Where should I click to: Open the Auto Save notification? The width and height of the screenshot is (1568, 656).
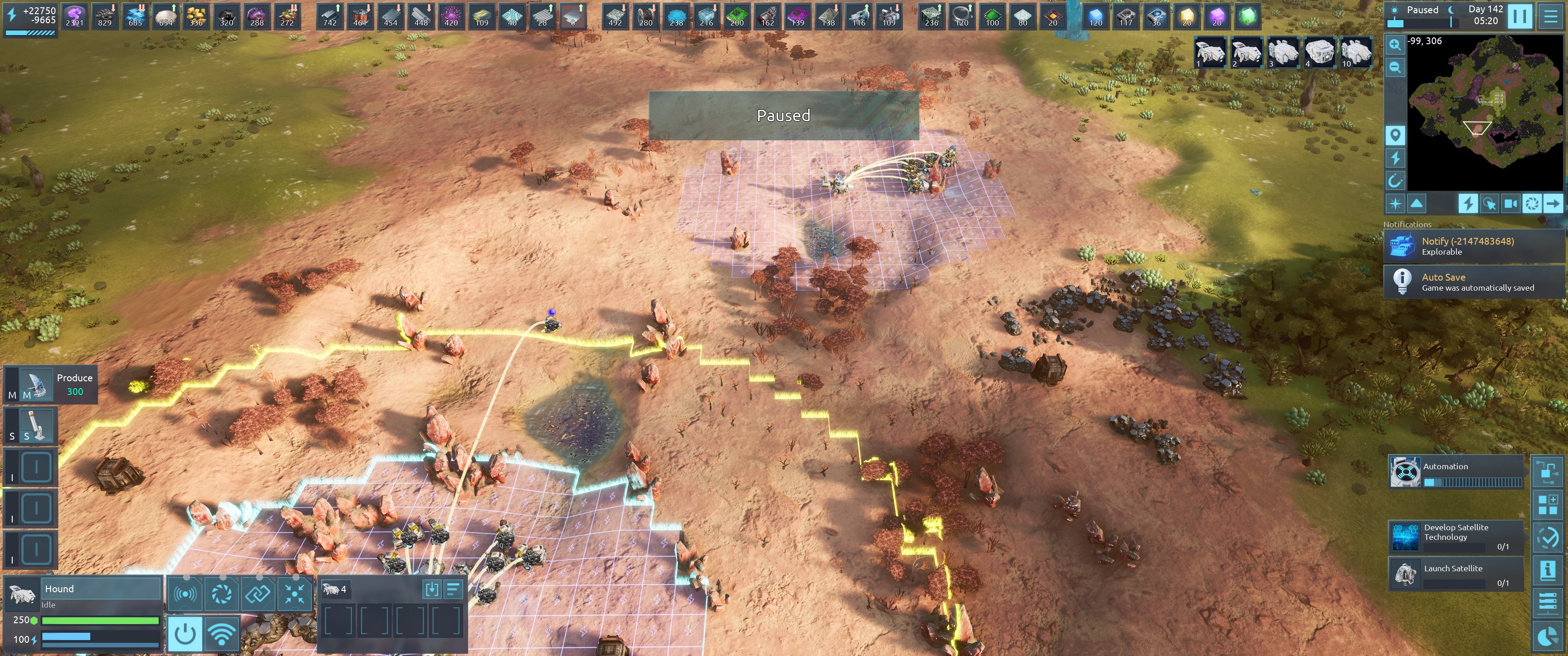click(x=1473, y=282)
